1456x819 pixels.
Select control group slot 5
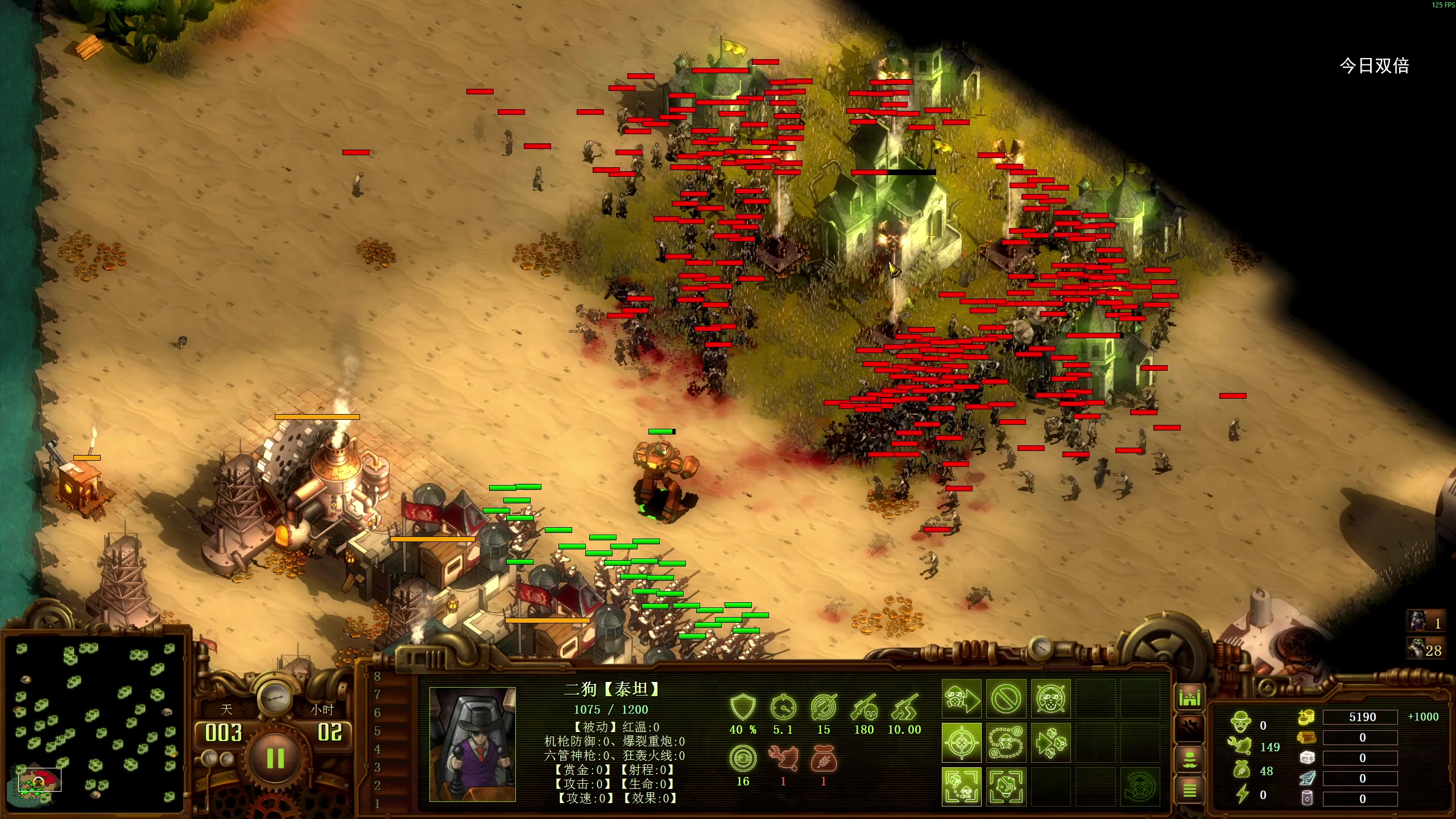[x=377, y=731]
